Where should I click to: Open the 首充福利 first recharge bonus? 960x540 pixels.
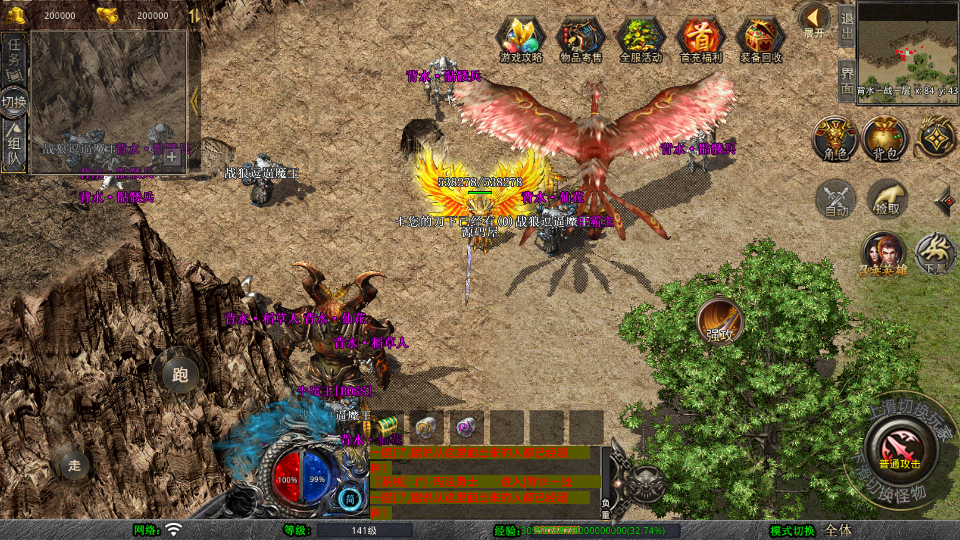point(700,40)
